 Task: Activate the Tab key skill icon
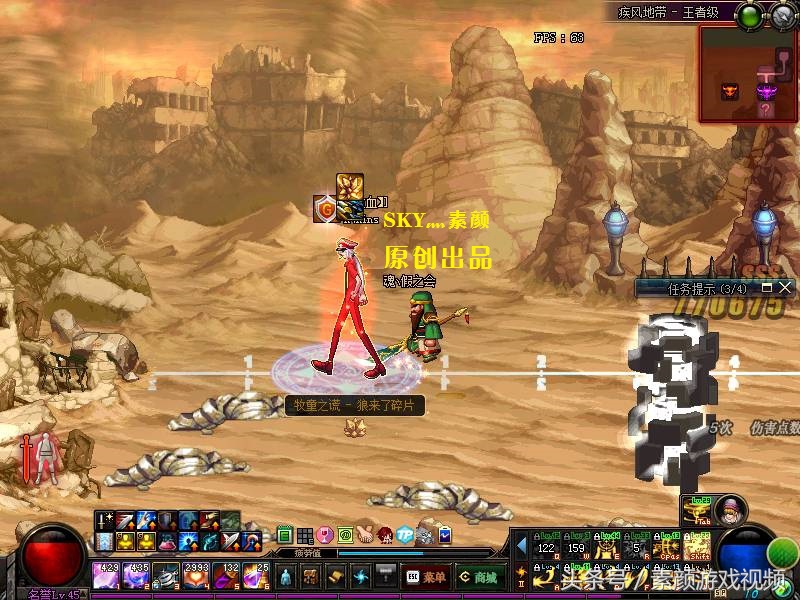(x=696, y=510)
